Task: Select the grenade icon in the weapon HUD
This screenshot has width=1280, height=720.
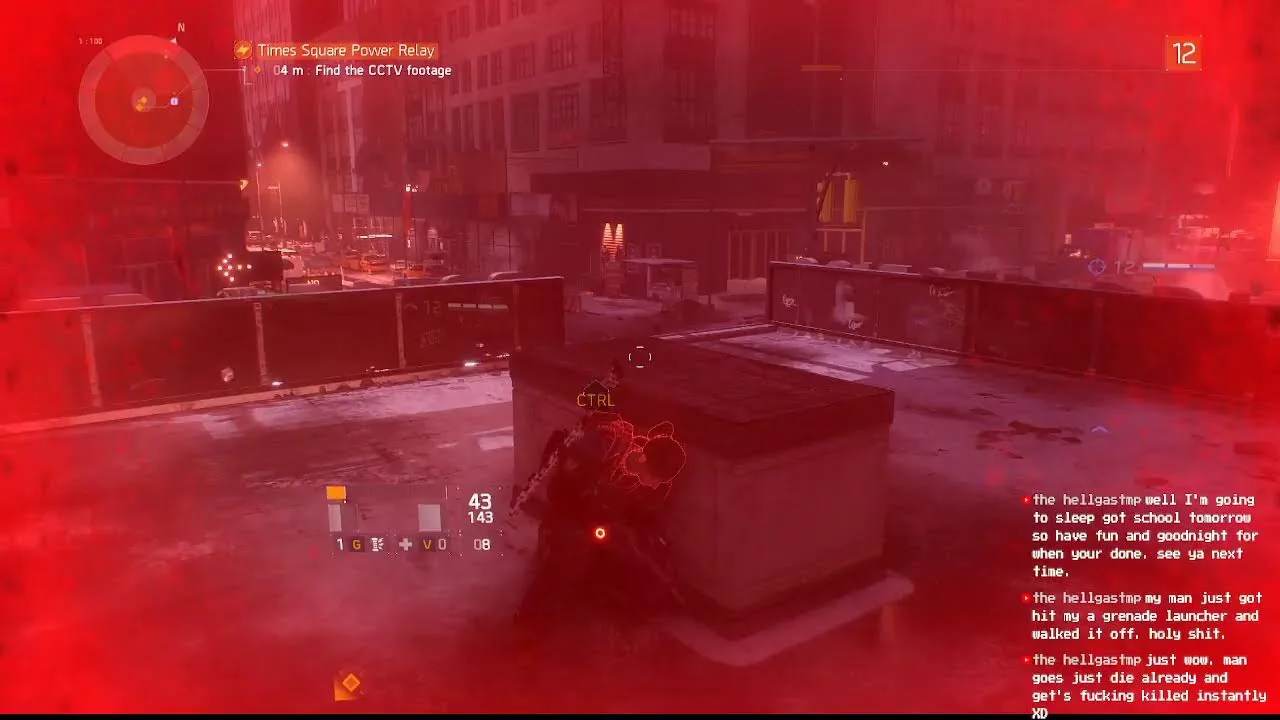Action: (377, 545)
